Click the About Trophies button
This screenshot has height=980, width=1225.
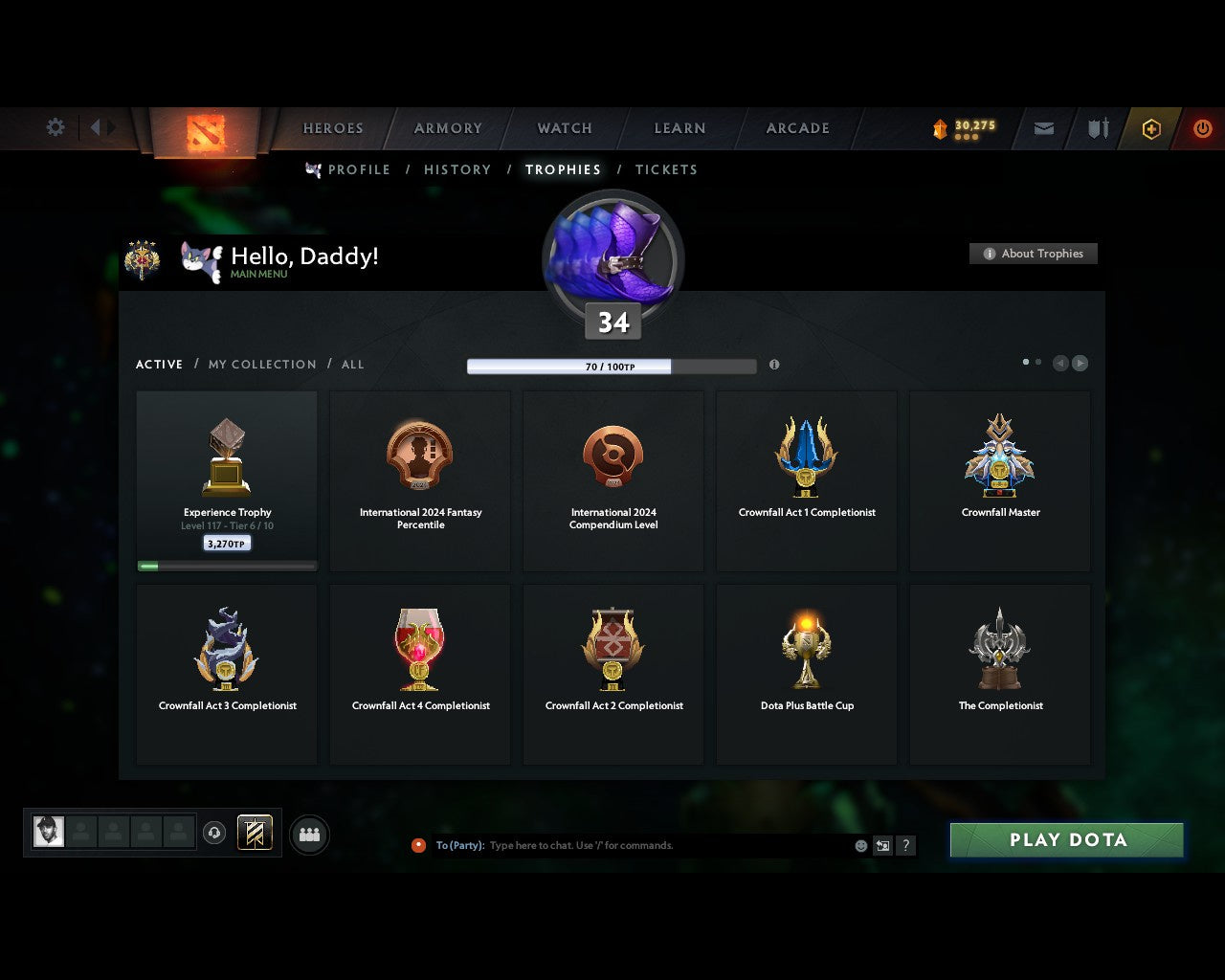[x=1034, y=254]
